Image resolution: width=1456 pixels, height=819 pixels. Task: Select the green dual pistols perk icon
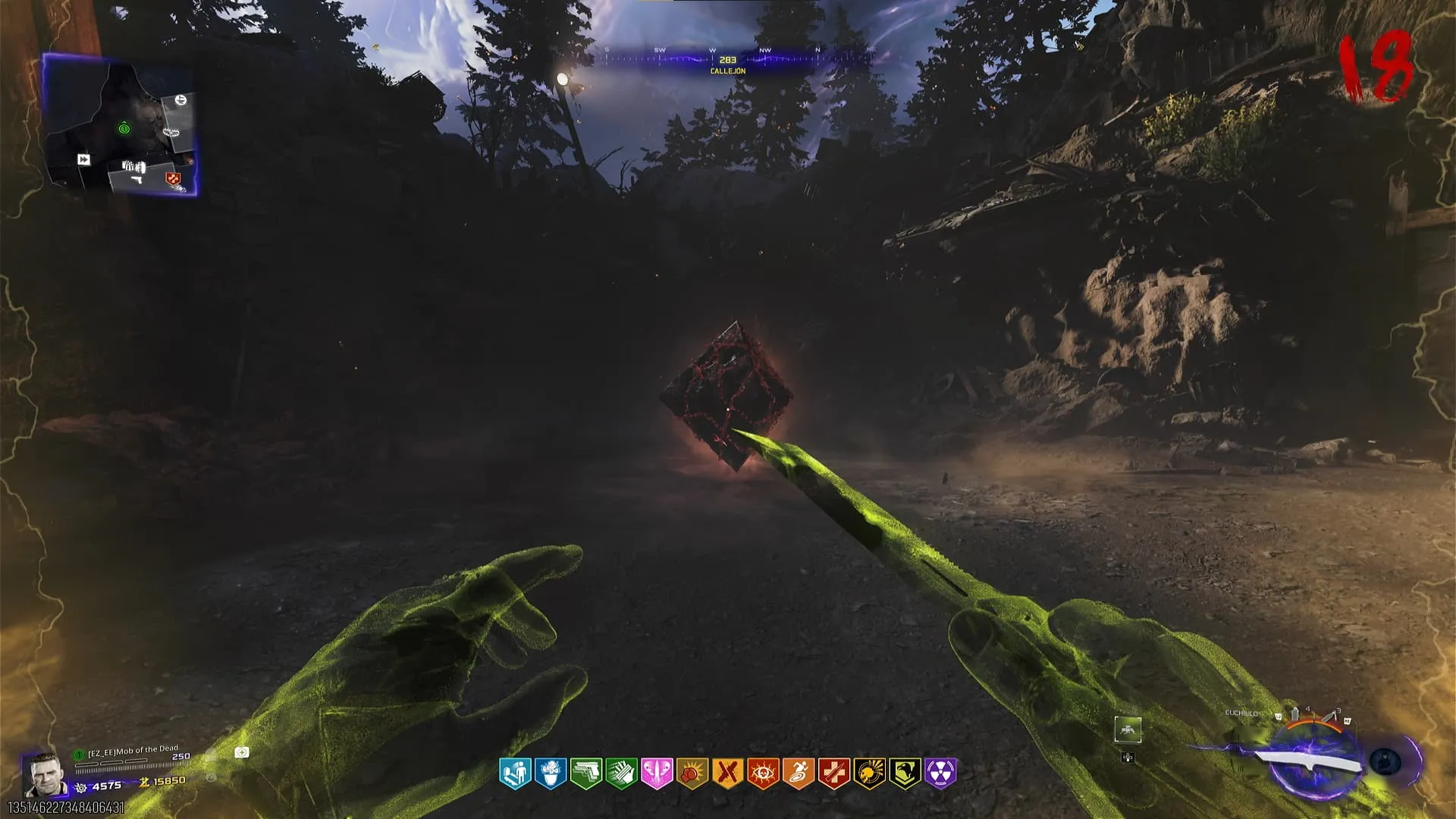(x=586, y=773)
